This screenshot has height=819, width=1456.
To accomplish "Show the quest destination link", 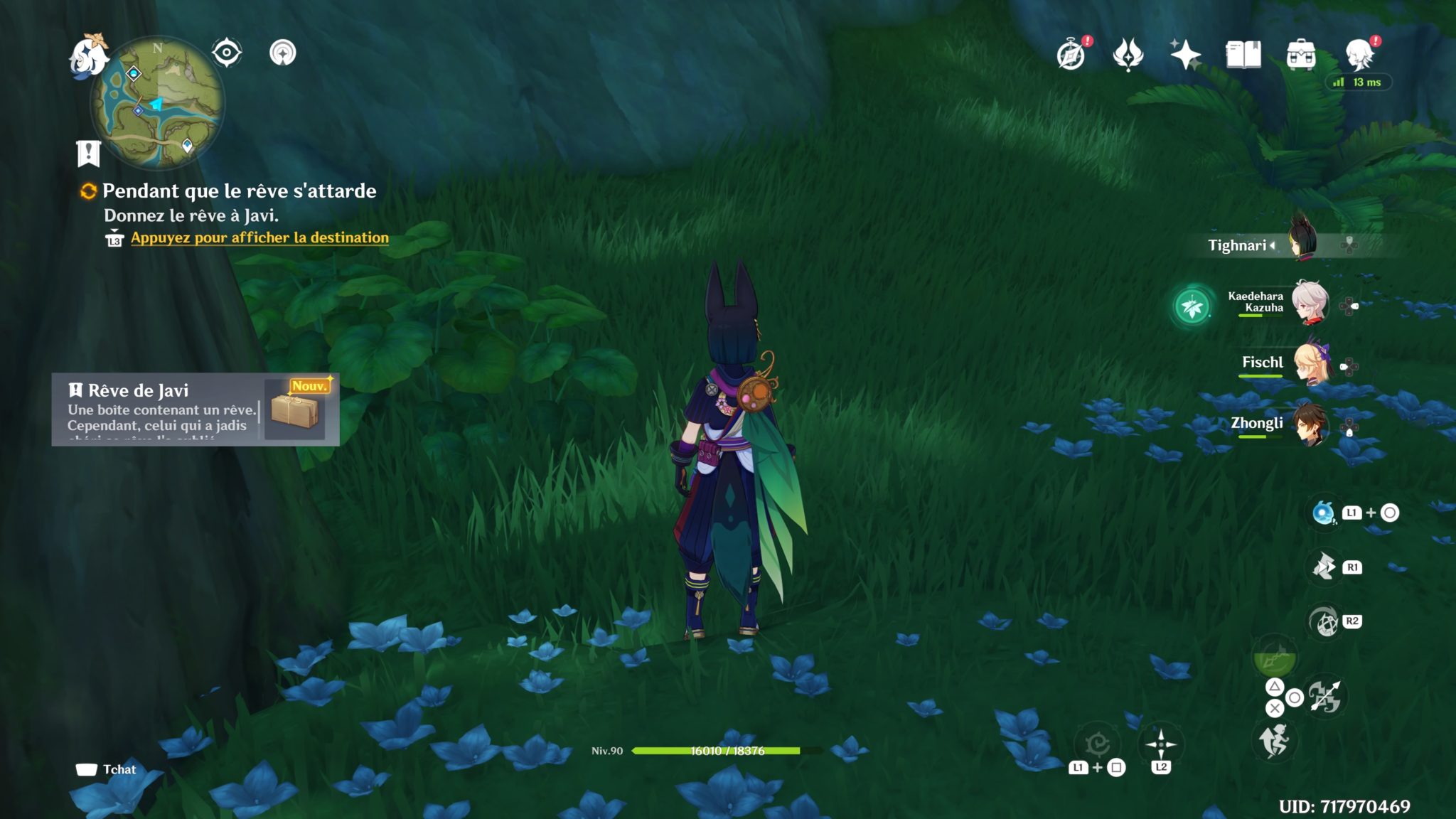I will coord(259,238).
